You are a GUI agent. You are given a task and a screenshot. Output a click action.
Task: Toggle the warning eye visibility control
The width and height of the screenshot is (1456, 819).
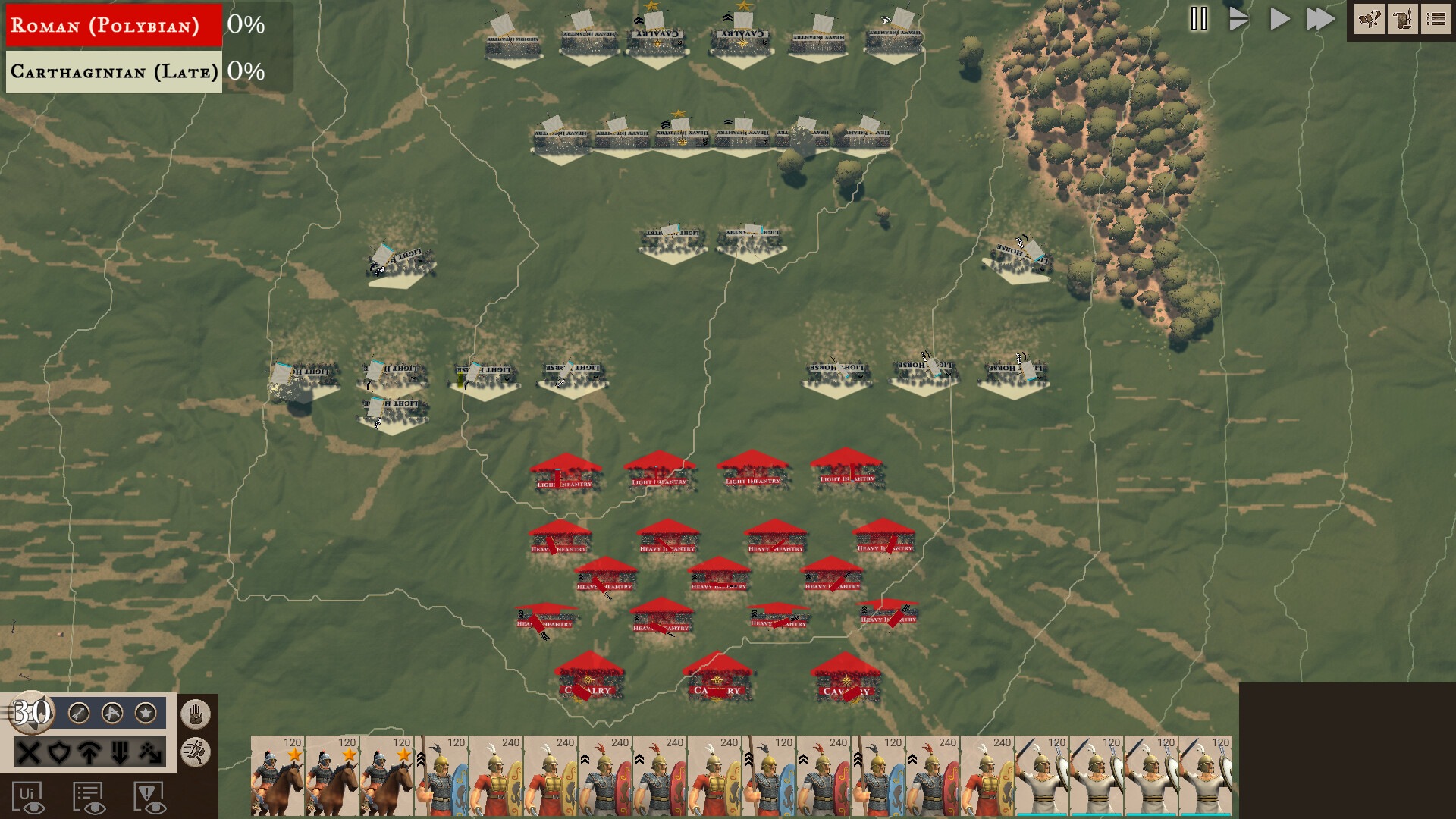tap(149, 796)
